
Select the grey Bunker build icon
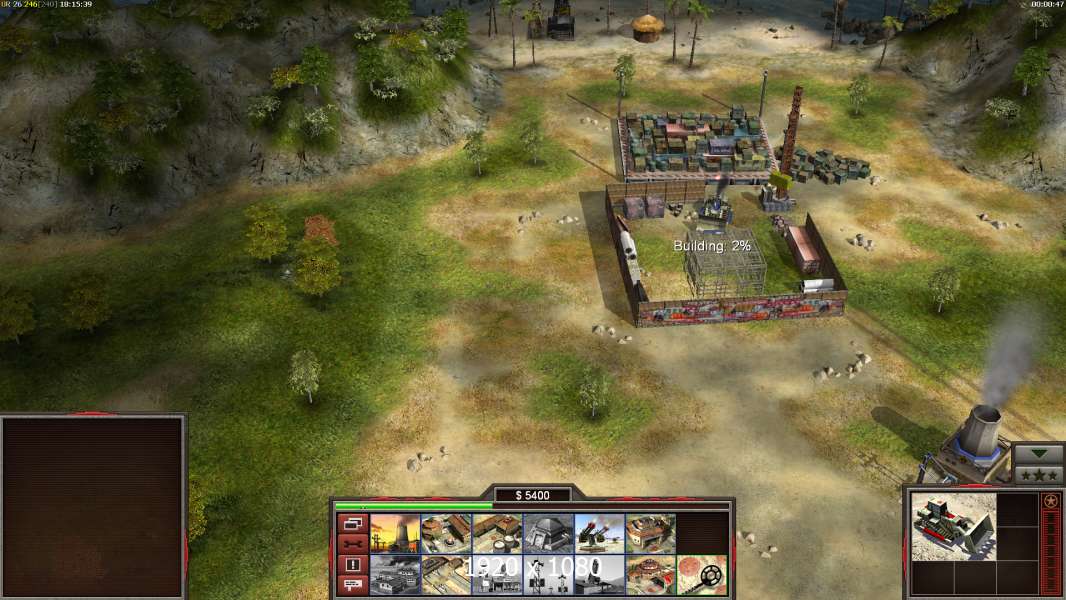pyautogui.click(x=548, y=533)
